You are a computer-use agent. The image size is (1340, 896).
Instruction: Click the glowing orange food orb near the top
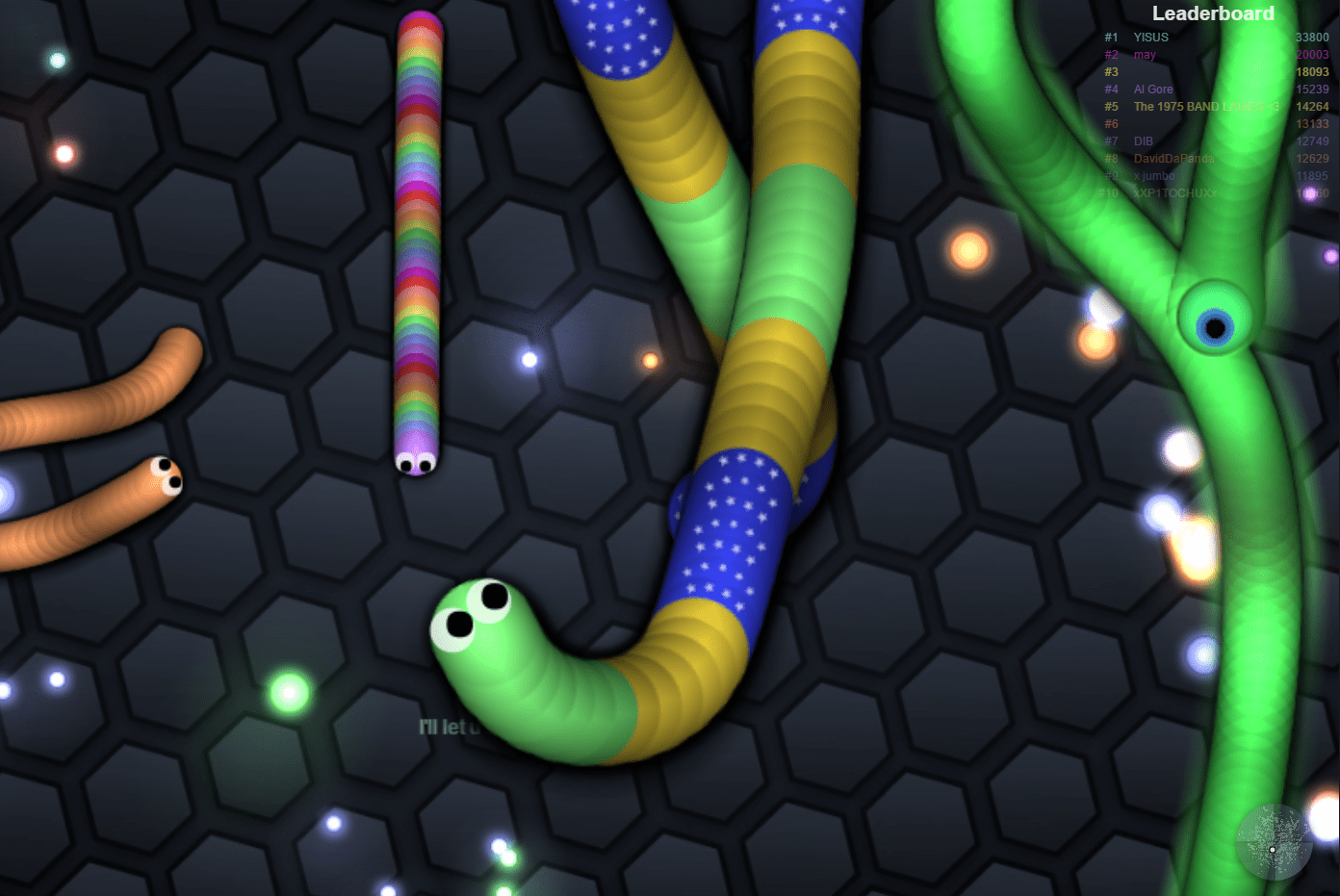(x=969, y=253)
